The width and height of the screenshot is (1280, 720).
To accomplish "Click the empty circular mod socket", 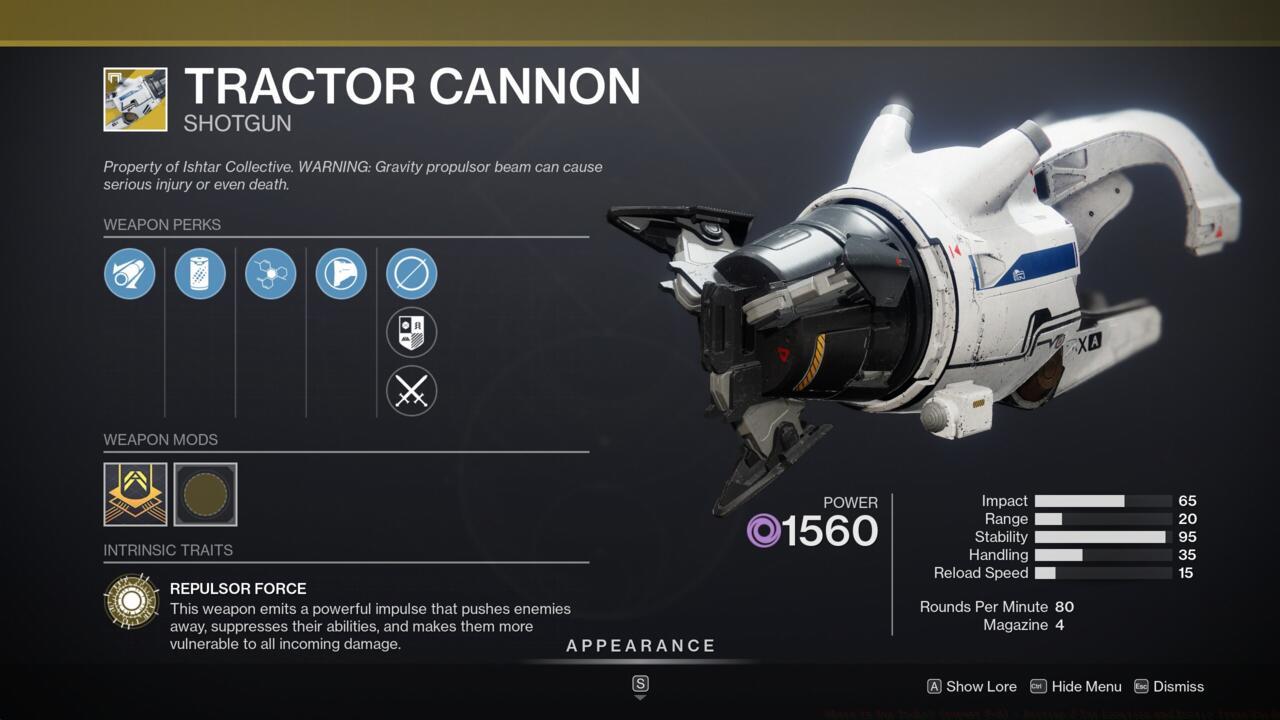I will point(205,493).
